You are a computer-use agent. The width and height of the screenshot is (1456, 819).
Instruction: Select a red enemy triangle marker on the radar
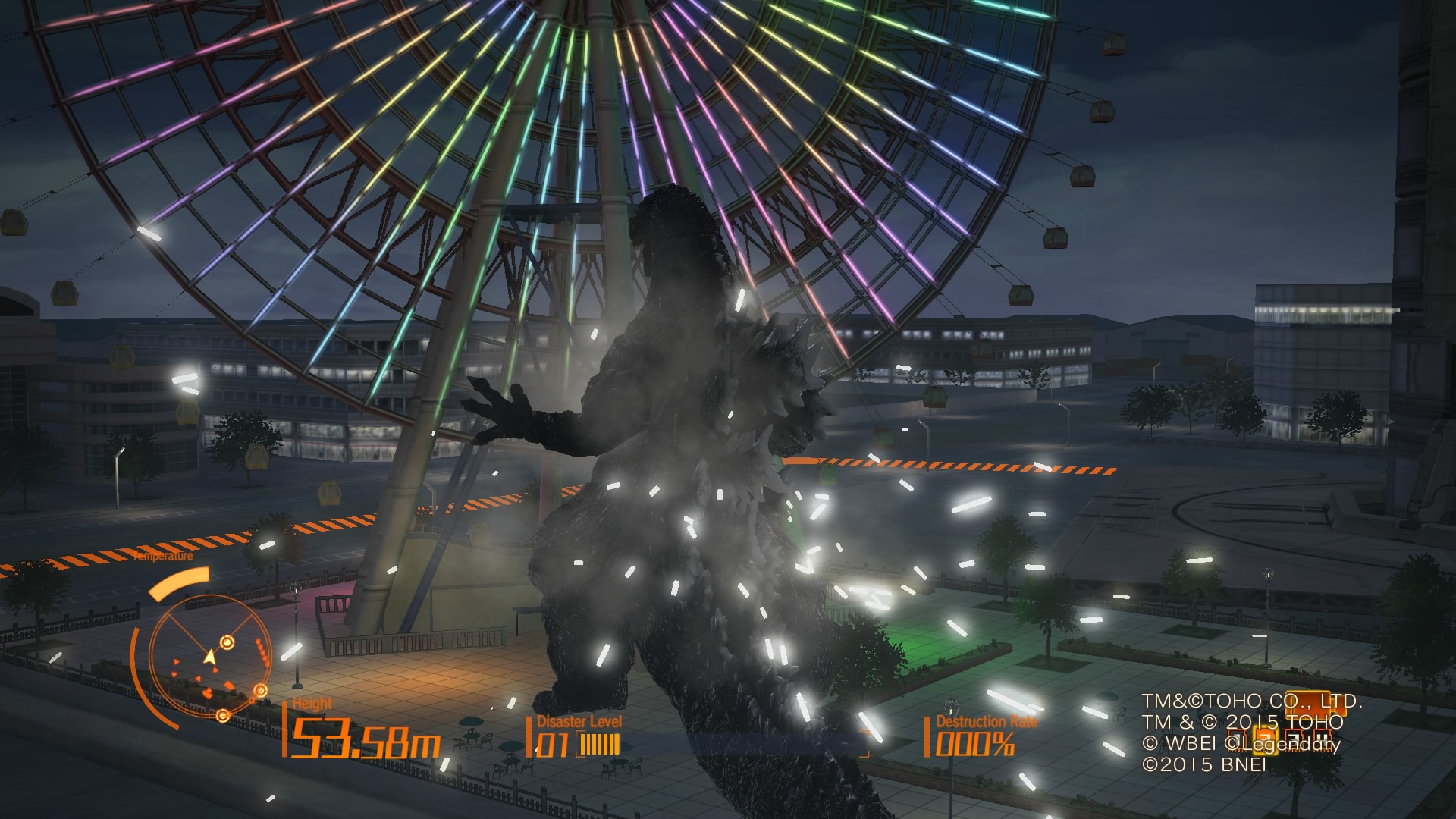(176, 661)
